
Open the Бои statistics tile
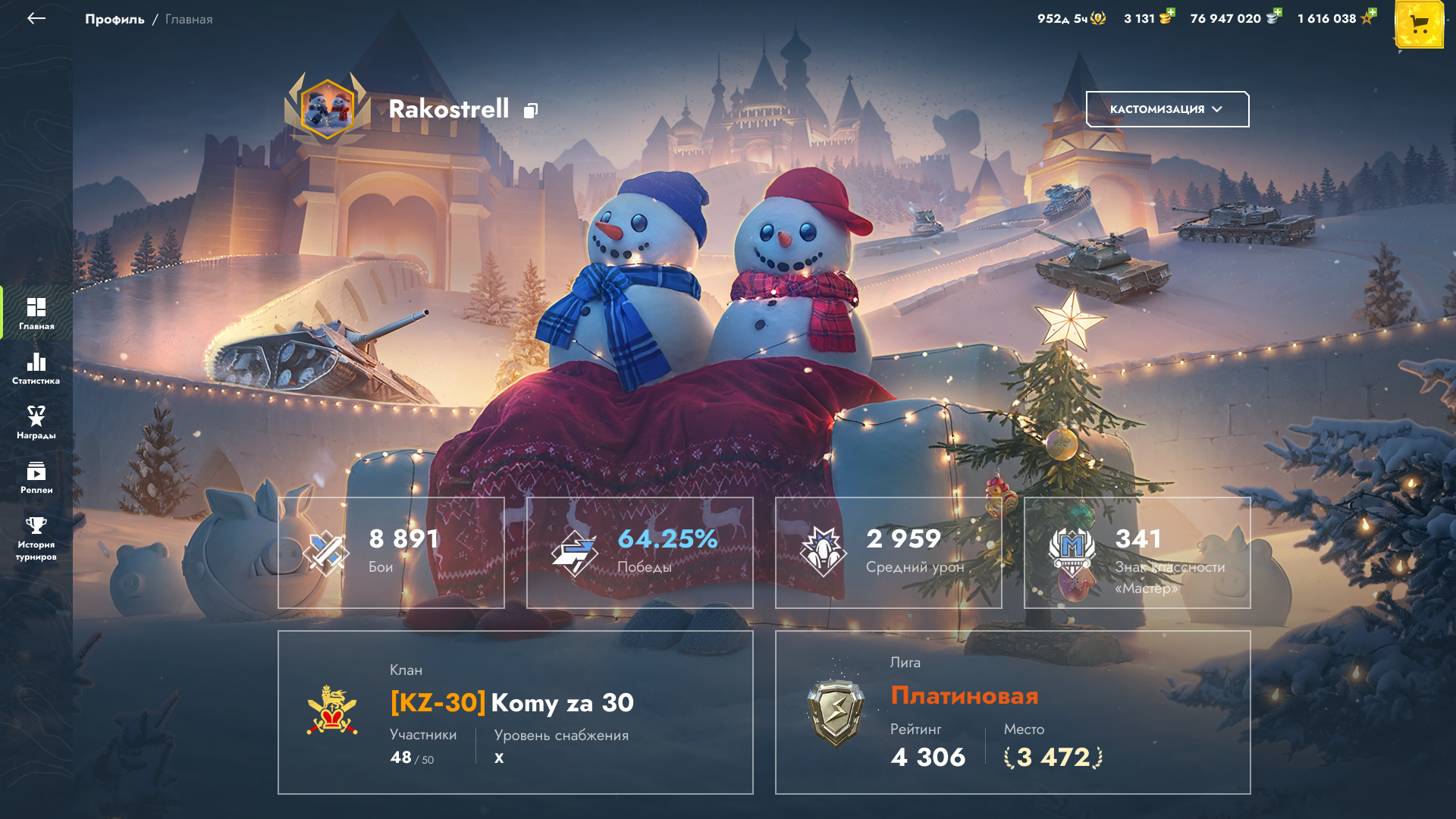(x=391, y=552)
